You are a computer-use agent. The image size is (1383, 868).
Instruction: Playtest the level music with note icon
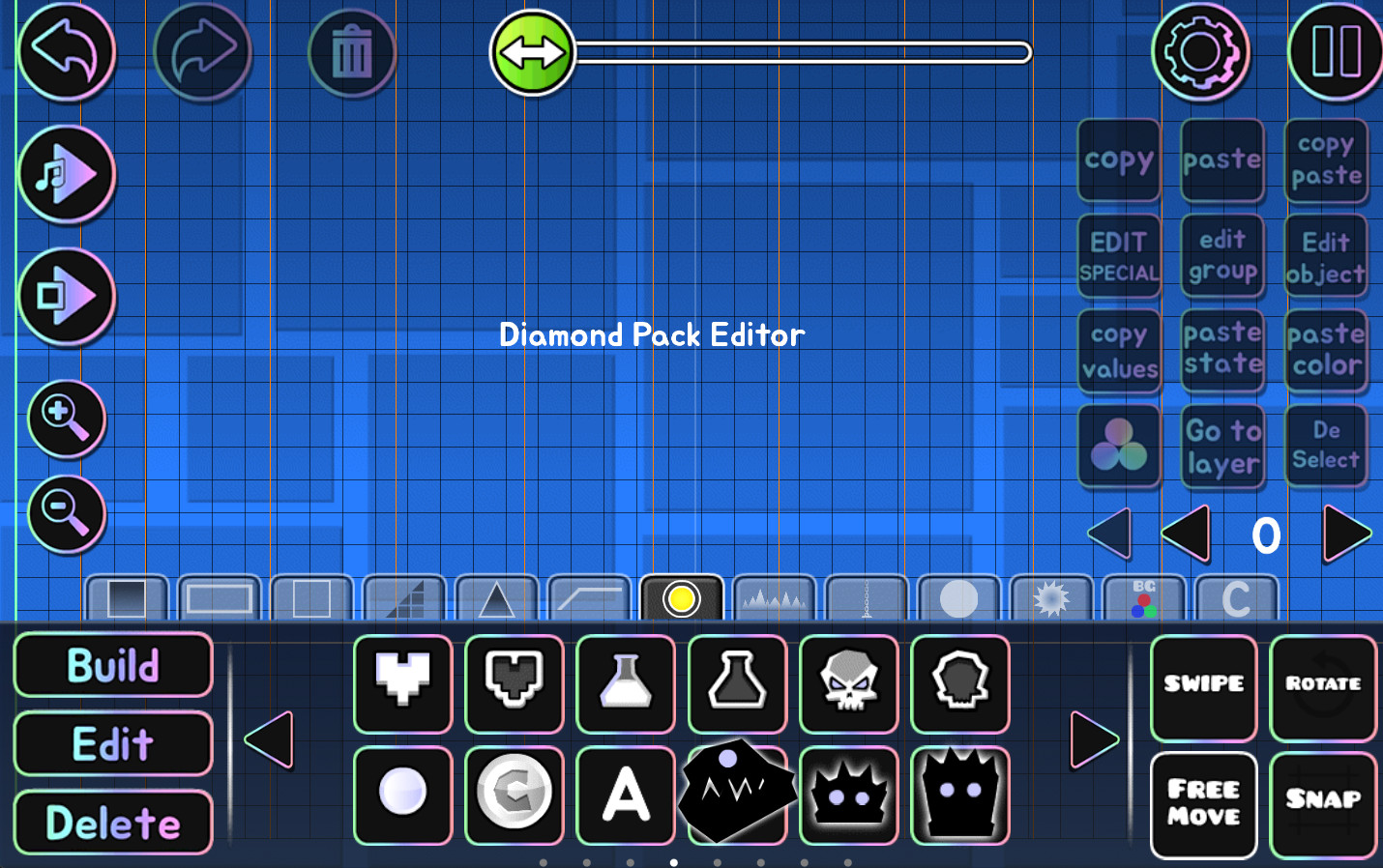[65, 174]
